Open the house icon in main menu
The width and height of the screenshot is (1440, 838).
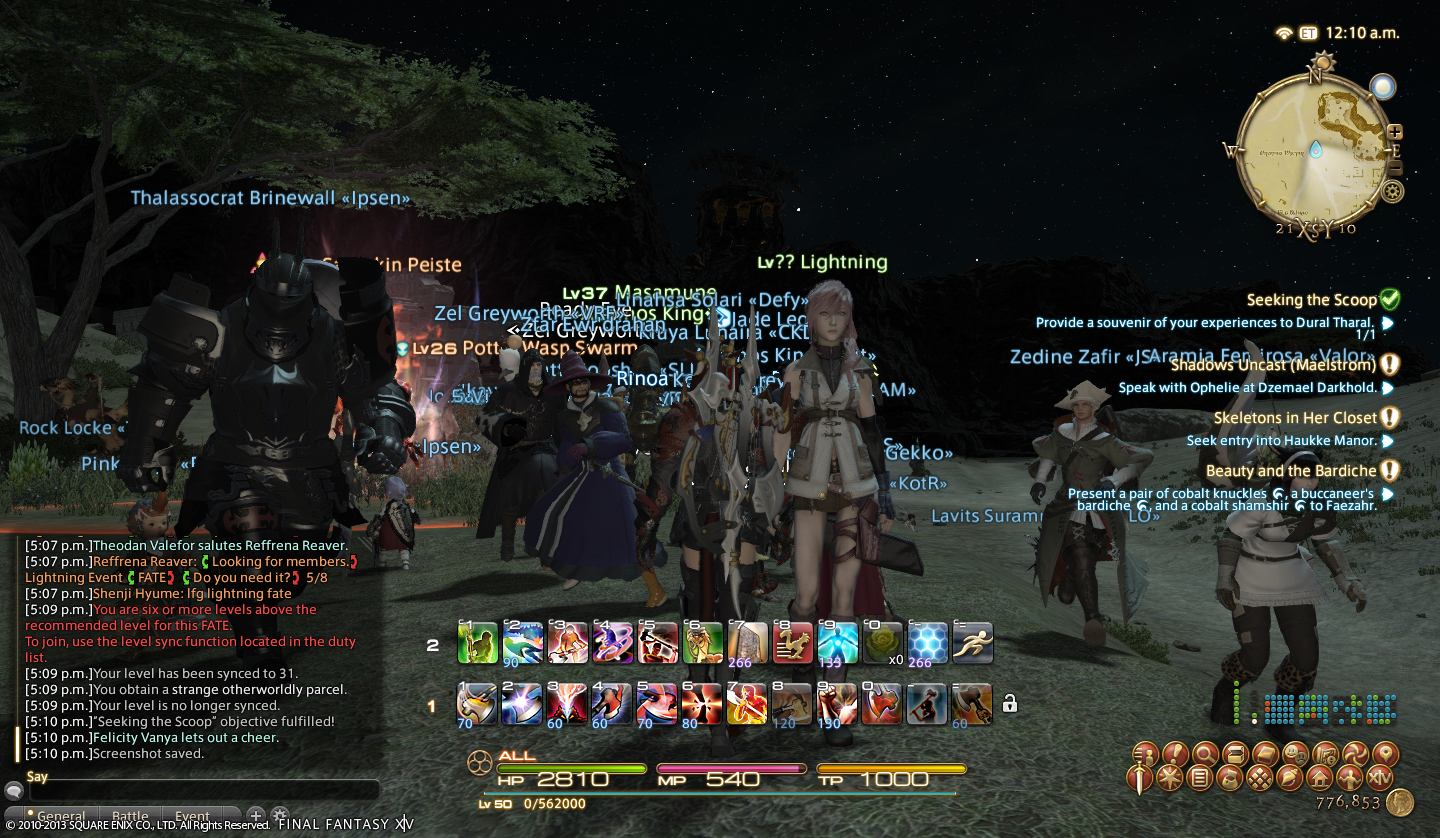(1320, 777)
